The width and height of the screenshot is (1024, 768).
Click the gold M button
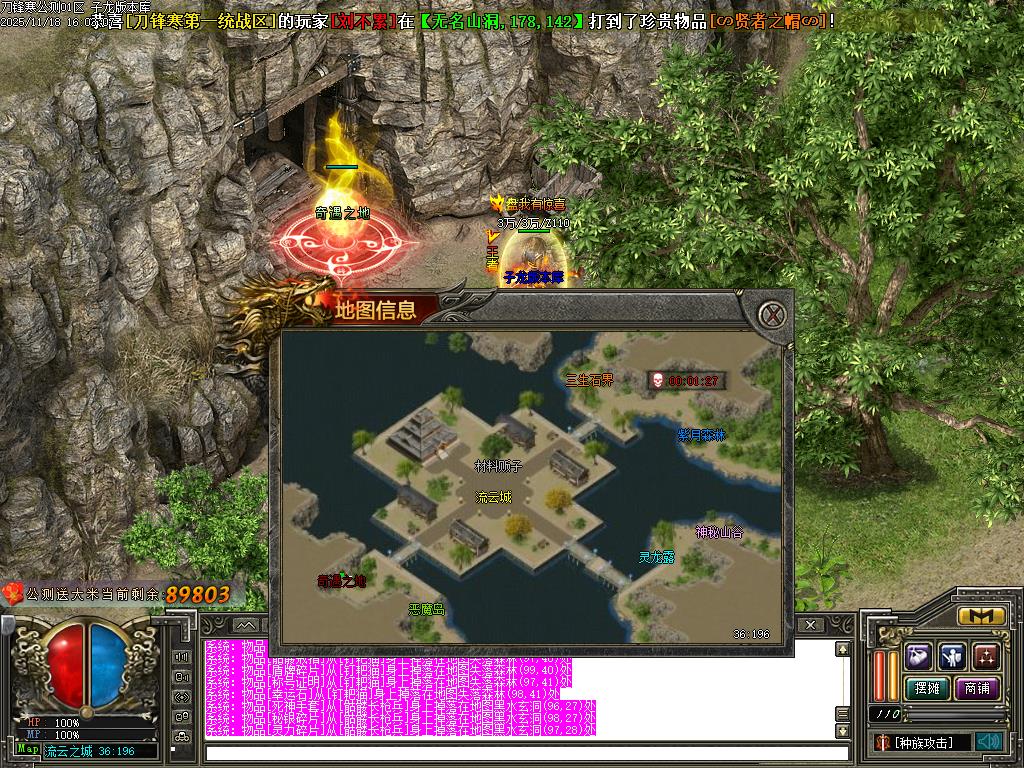coord(981,616)
